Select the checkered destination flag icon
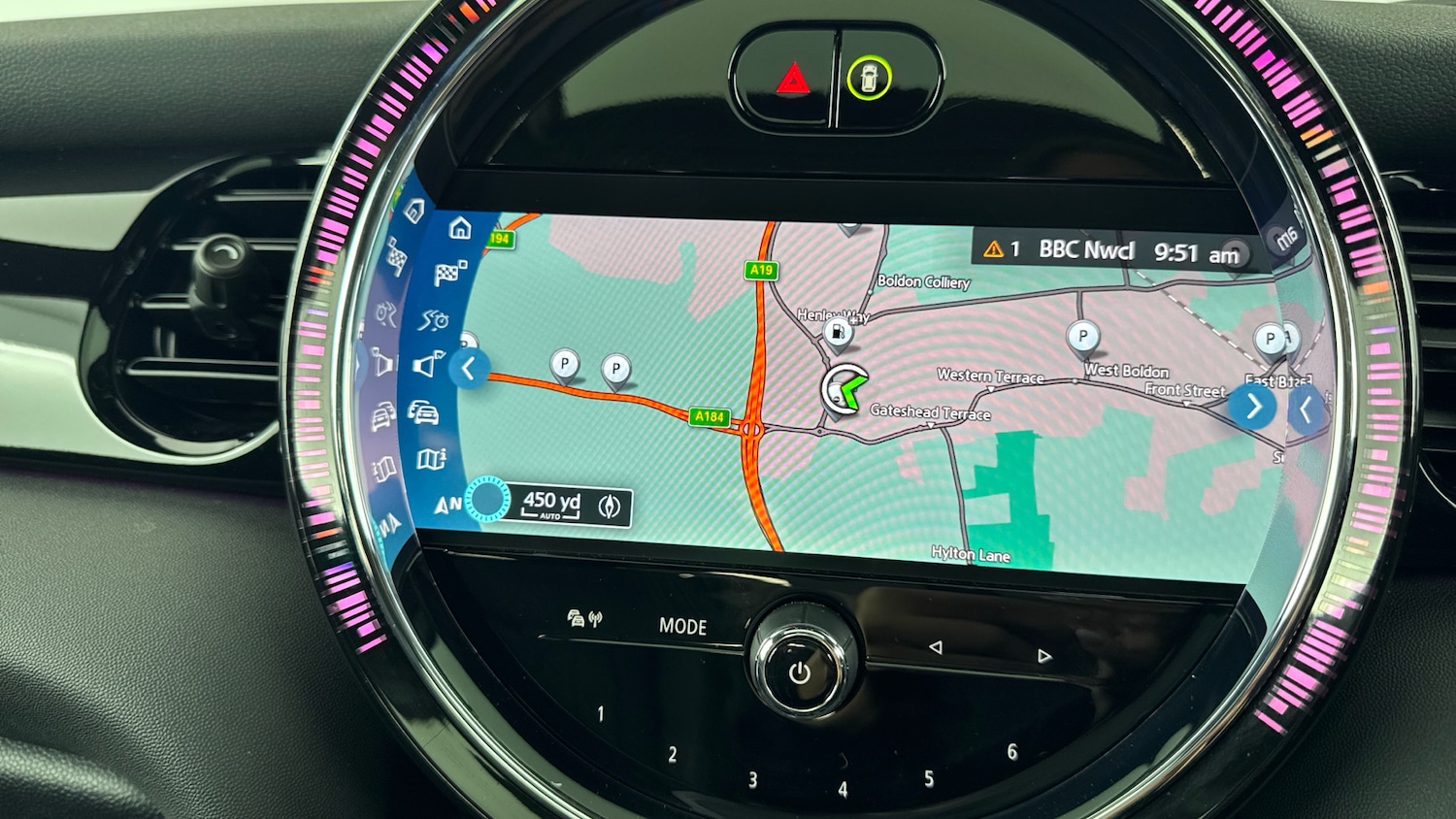Viewport: 1456px width, 819px height. click(449, 274)
